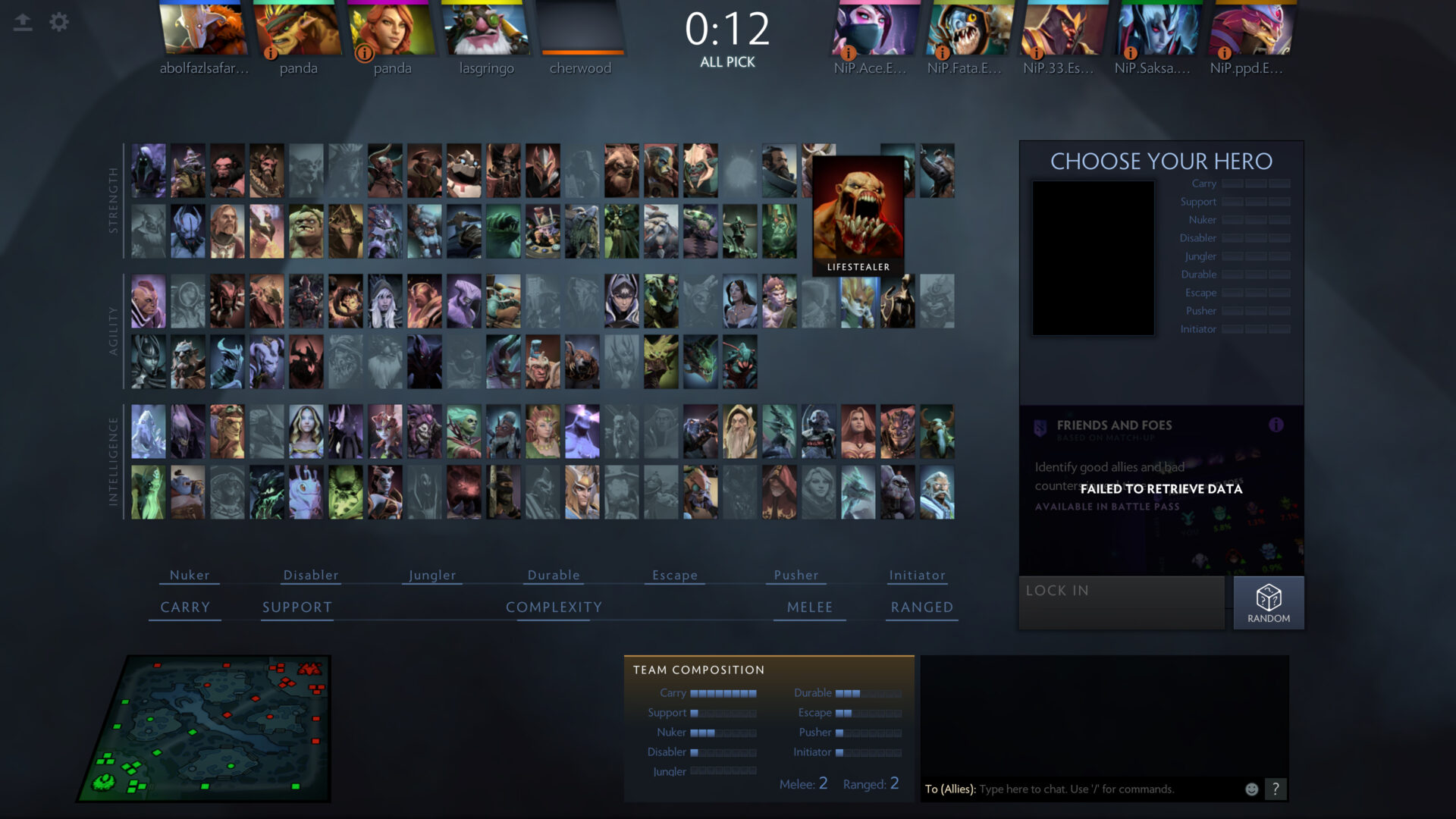Click the allies chat input field
Viewport: 1456px width, 819px height.
coord(1107,789)
